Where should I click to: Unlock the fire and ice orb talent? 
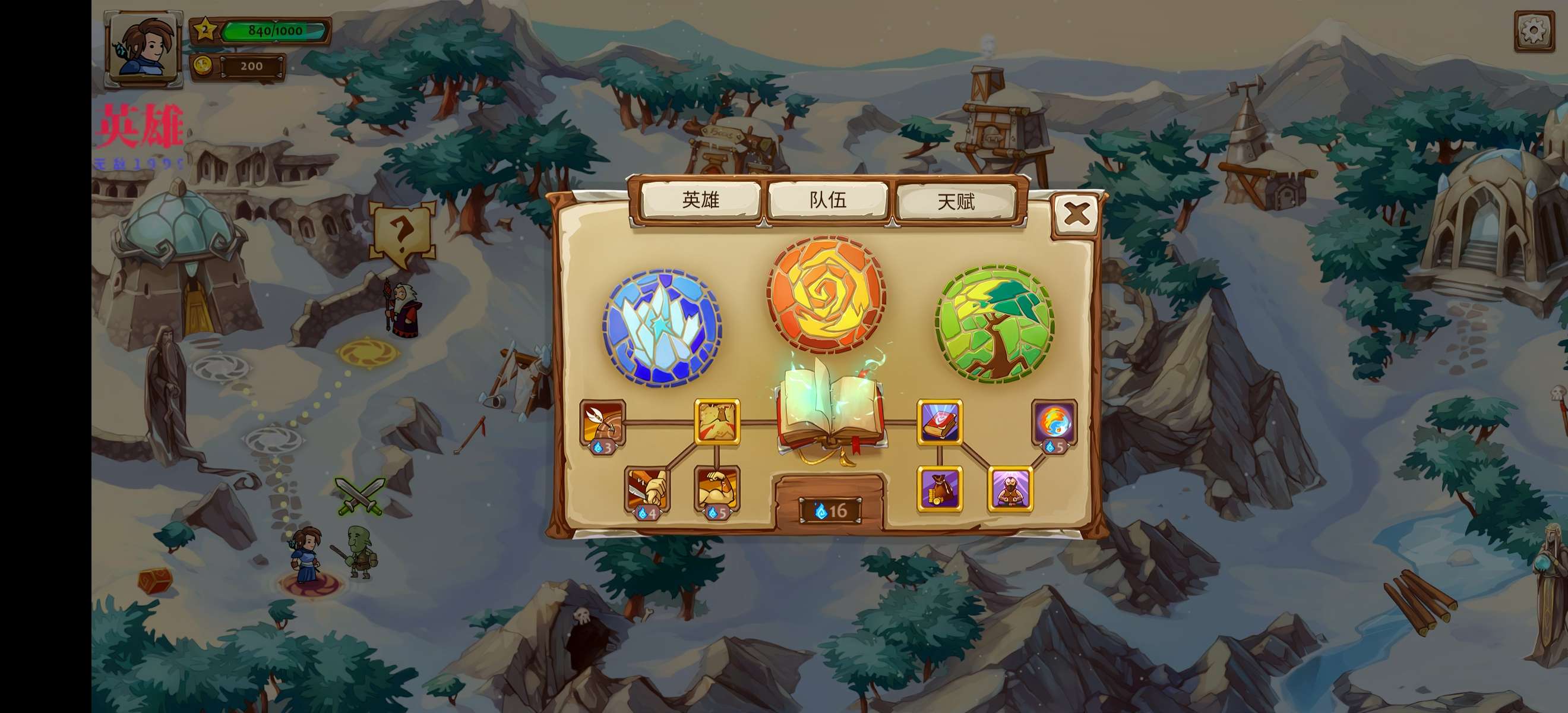click(x=1054, y=422)
